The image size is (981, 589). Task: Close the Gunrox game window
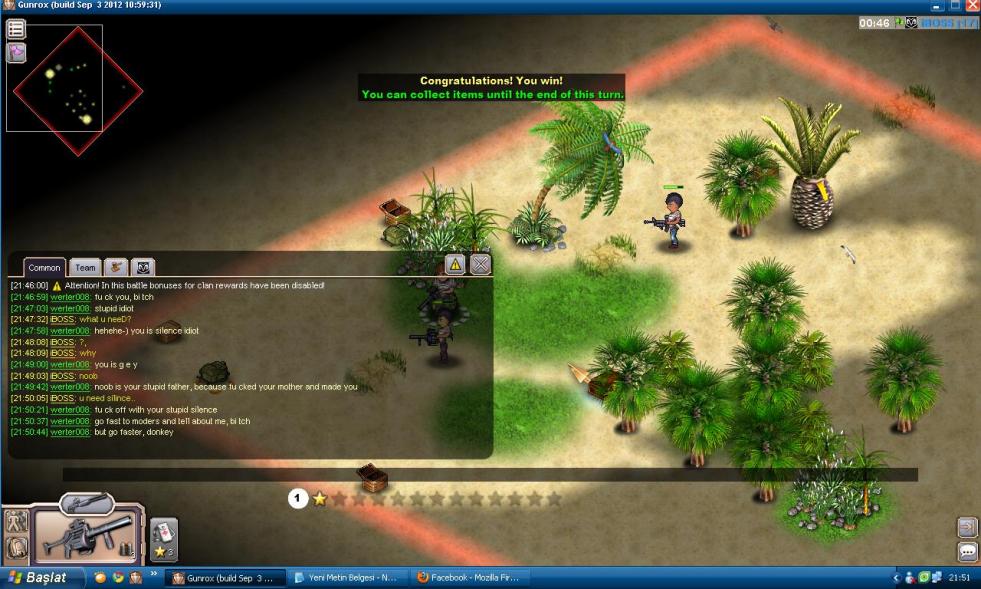(x=972, y=6)
